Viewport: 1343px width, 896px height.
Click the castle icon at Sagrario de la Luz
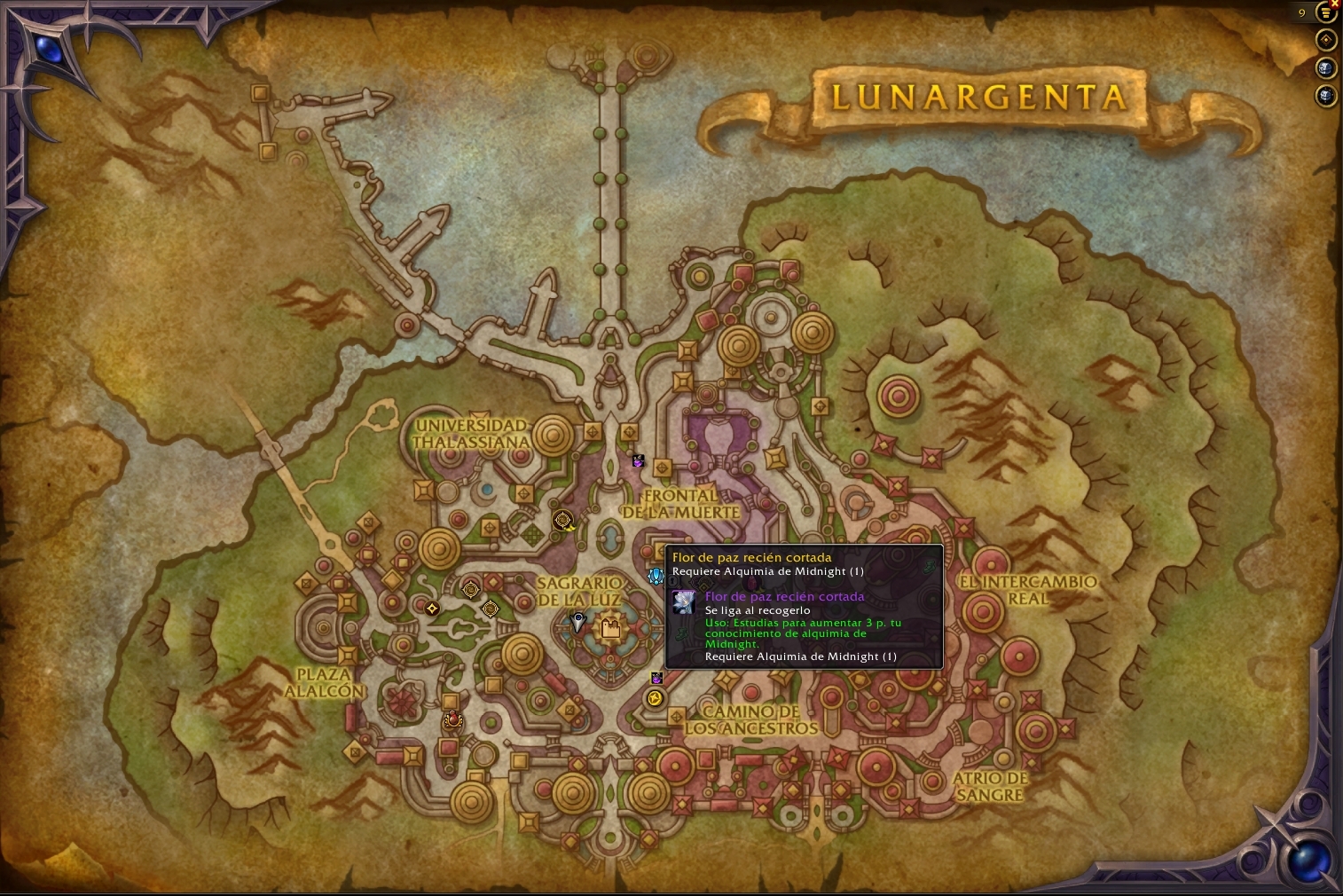tap(610, 629)
